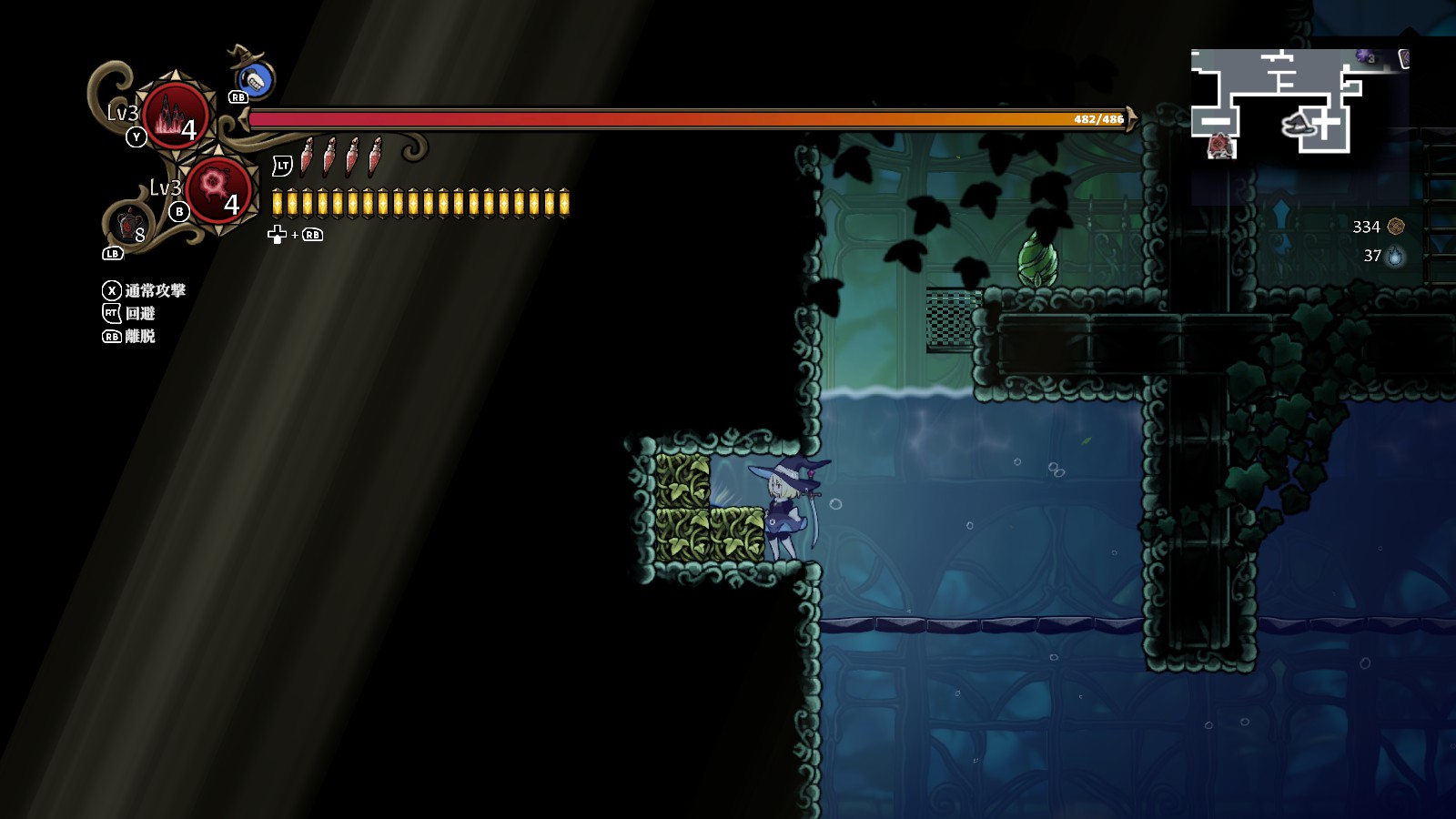Click the bronze coin currency icon
Image resolution: width=1456 pixels, height=819 pixels.
tap(1396, 227)
